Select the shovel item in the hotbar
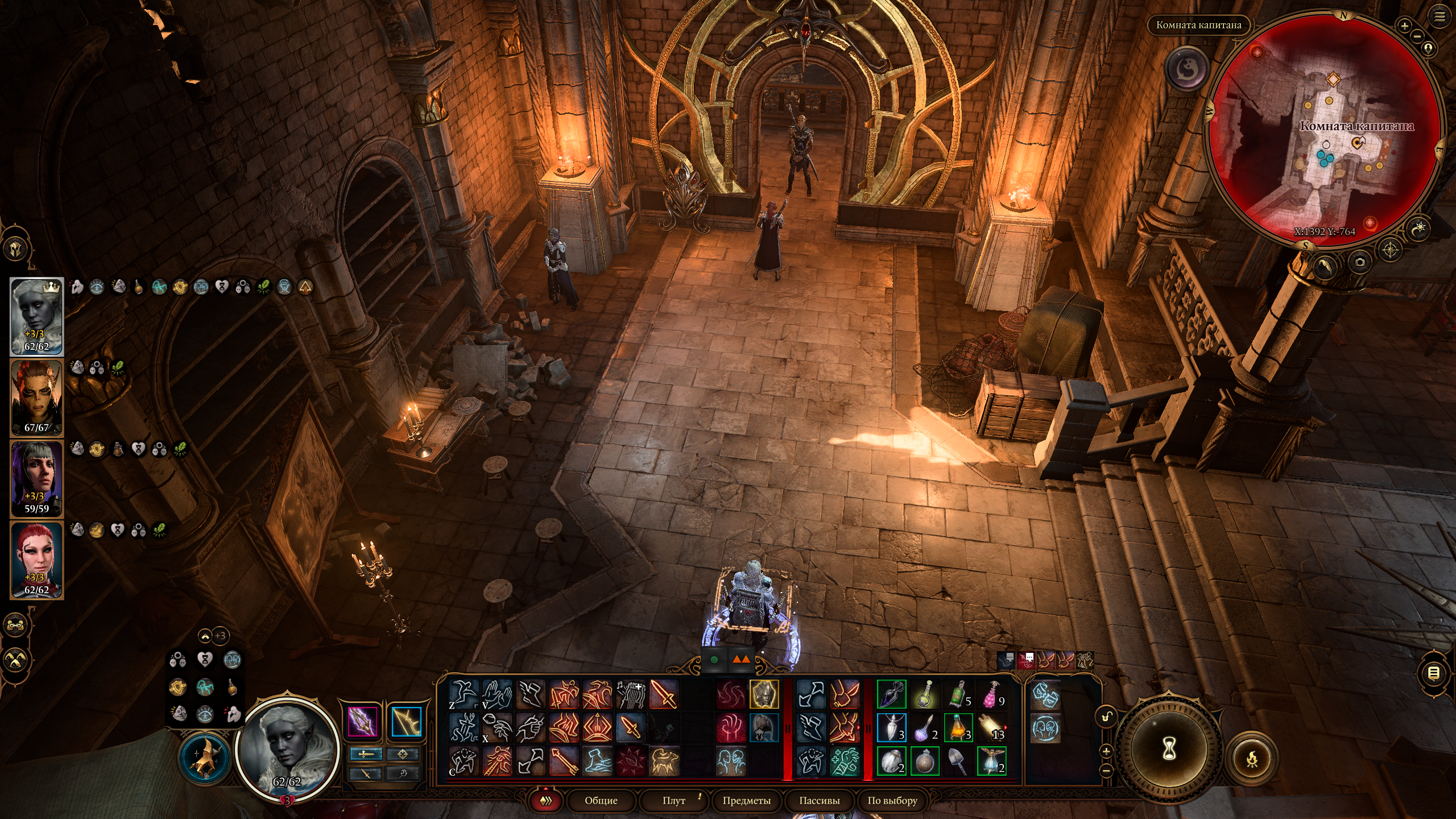1456x819 pixels. pos(958,761)
